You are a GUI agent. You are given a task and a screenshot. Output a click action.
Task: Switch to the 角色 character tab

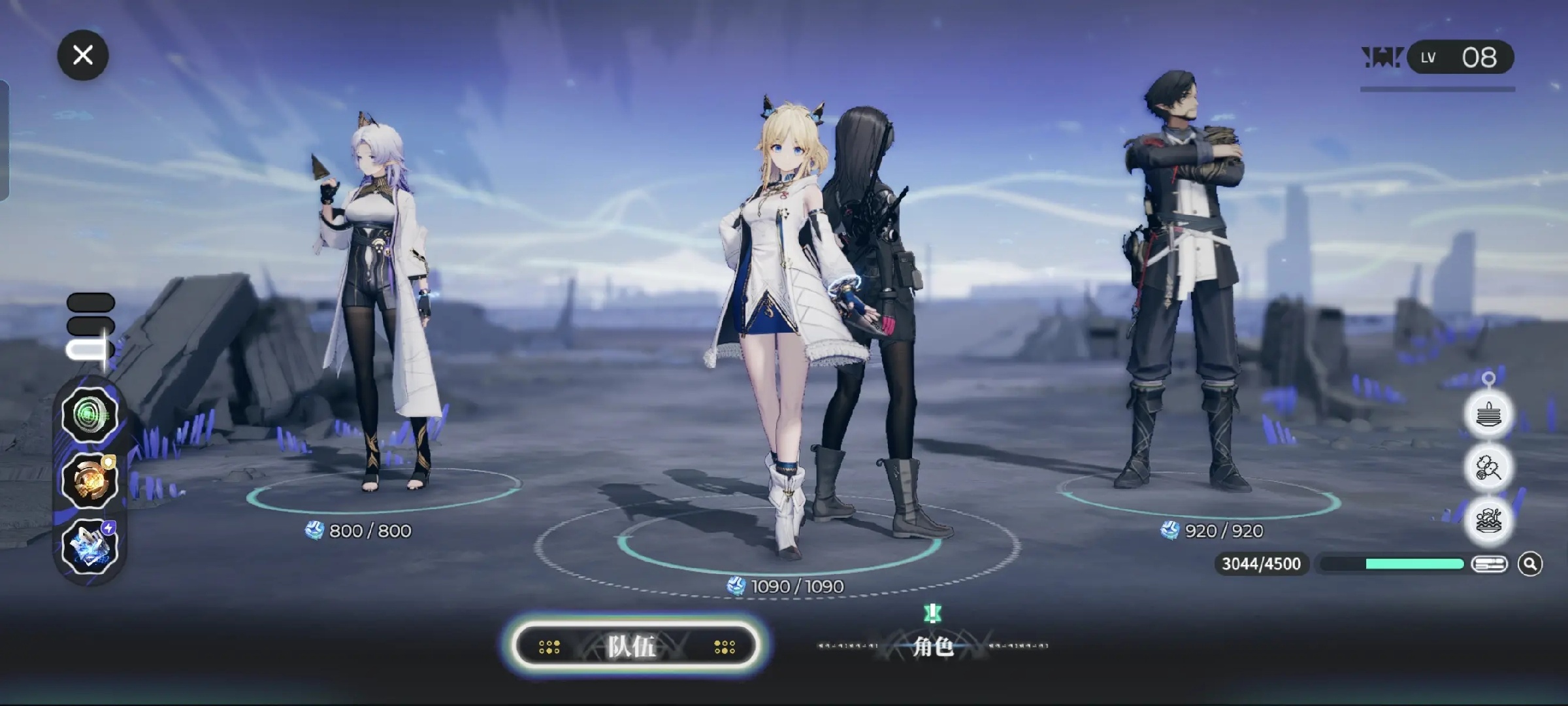pyautogui.click(x=932, y=647)
